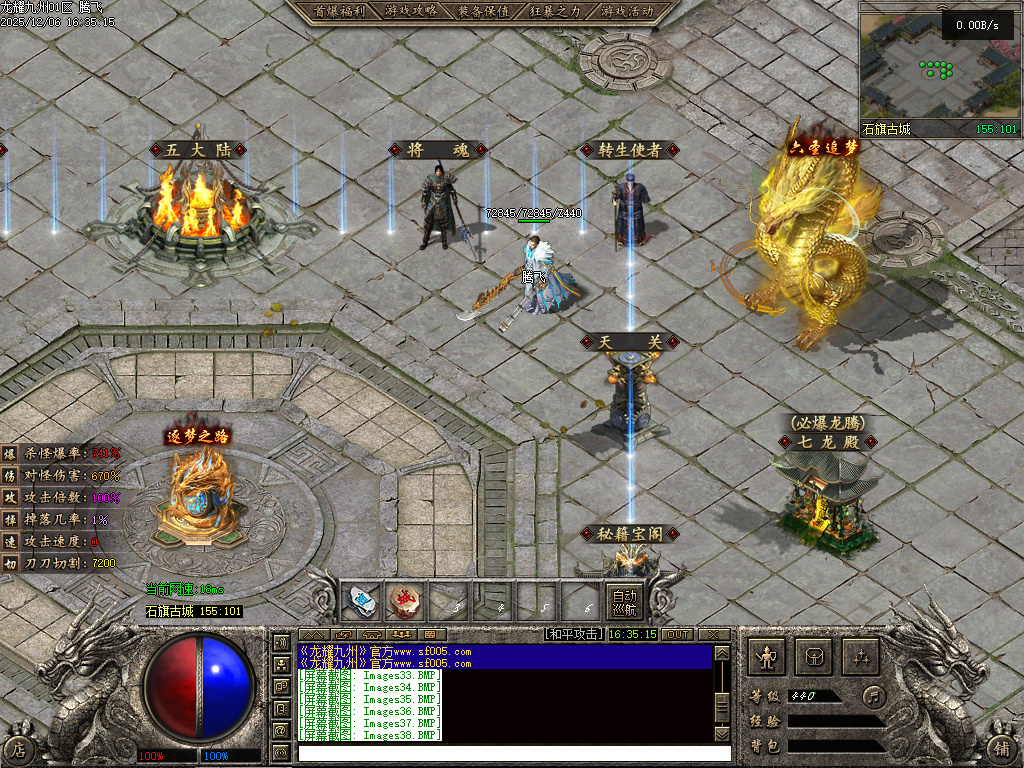Screen dimensions: 1024x768
Task: Open the character figure panel
Action: click(767, 657)
